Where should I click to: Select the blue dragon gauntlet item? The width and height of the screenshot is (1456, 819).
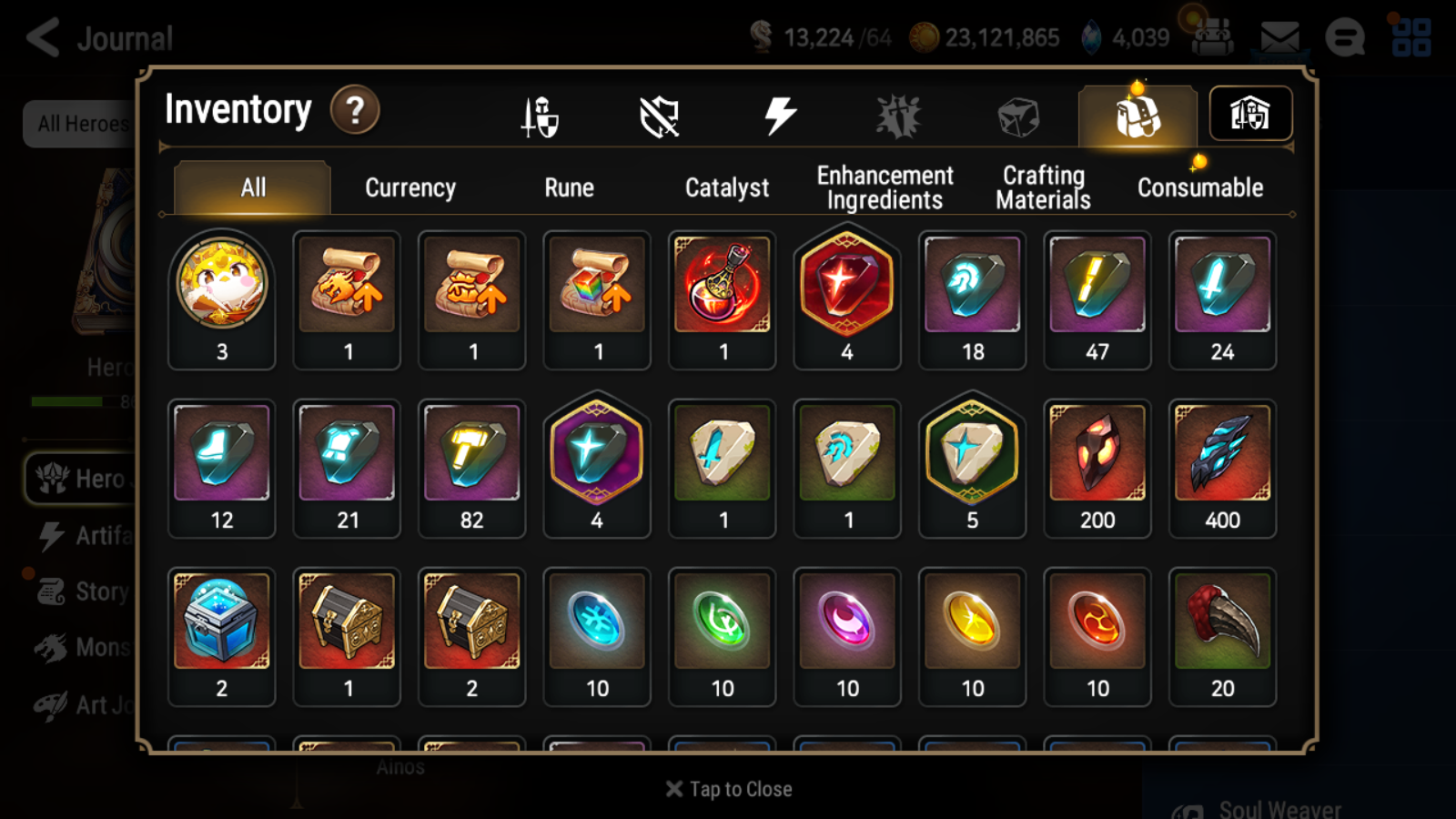1222,453
